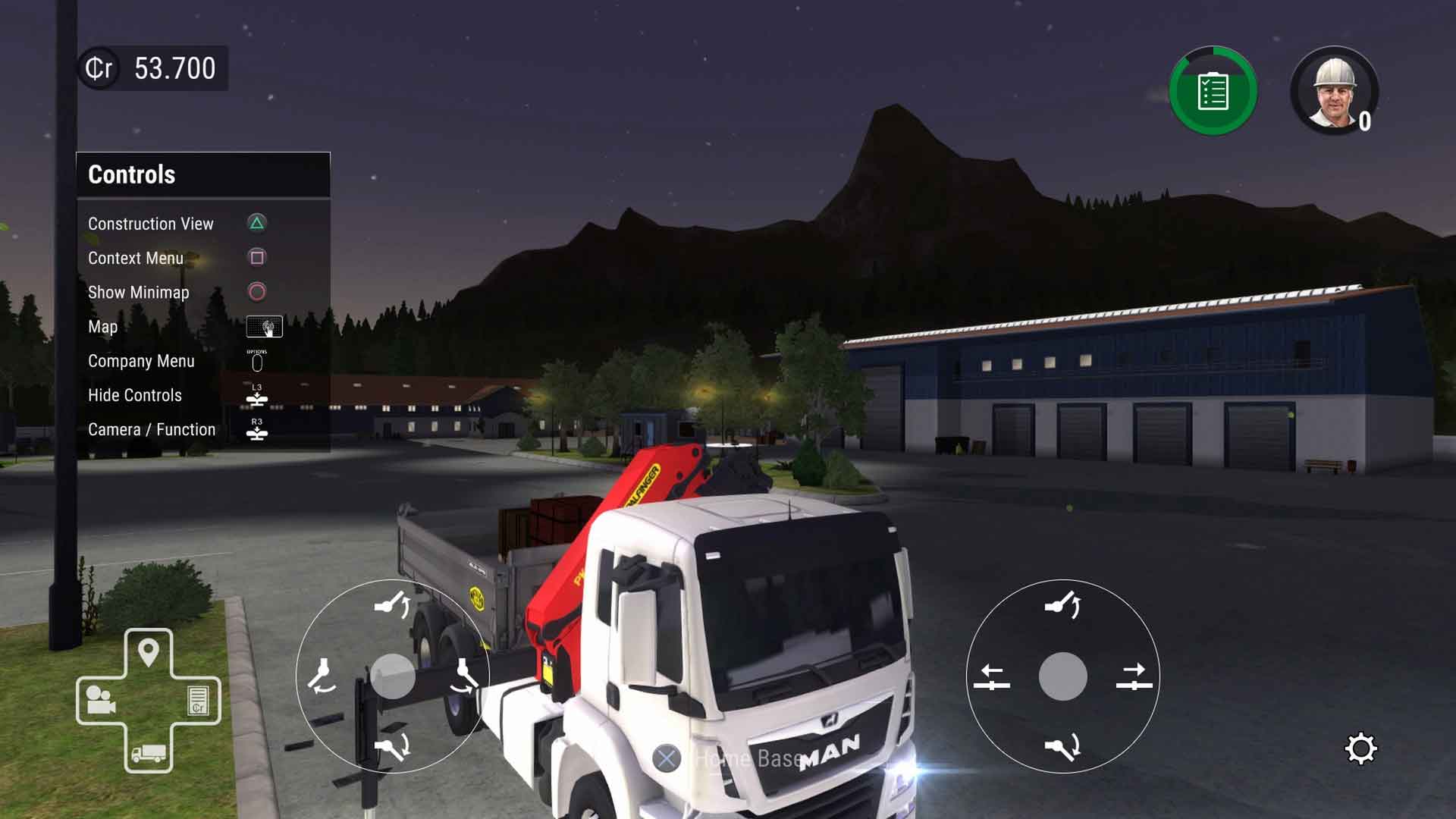Hide the Controls panel

pyautogui.click(x=135, y=395)
